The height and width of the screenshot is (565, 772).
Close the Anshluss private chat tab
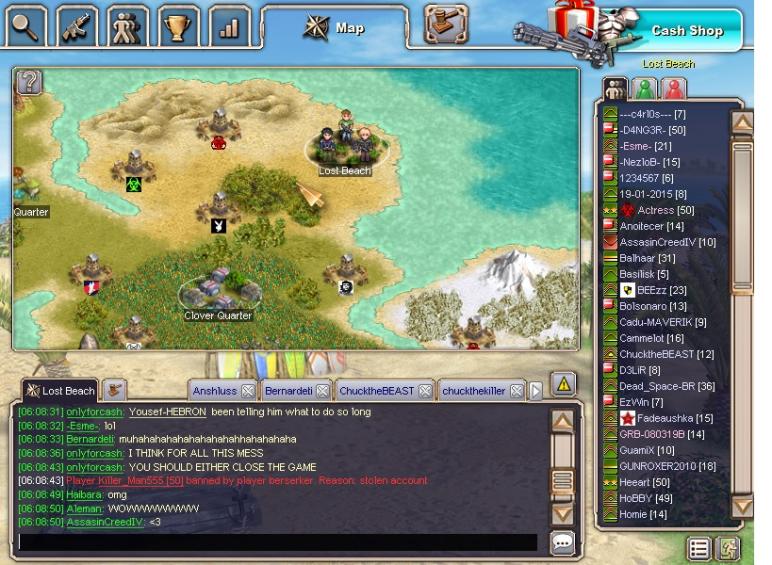(248, 391)
